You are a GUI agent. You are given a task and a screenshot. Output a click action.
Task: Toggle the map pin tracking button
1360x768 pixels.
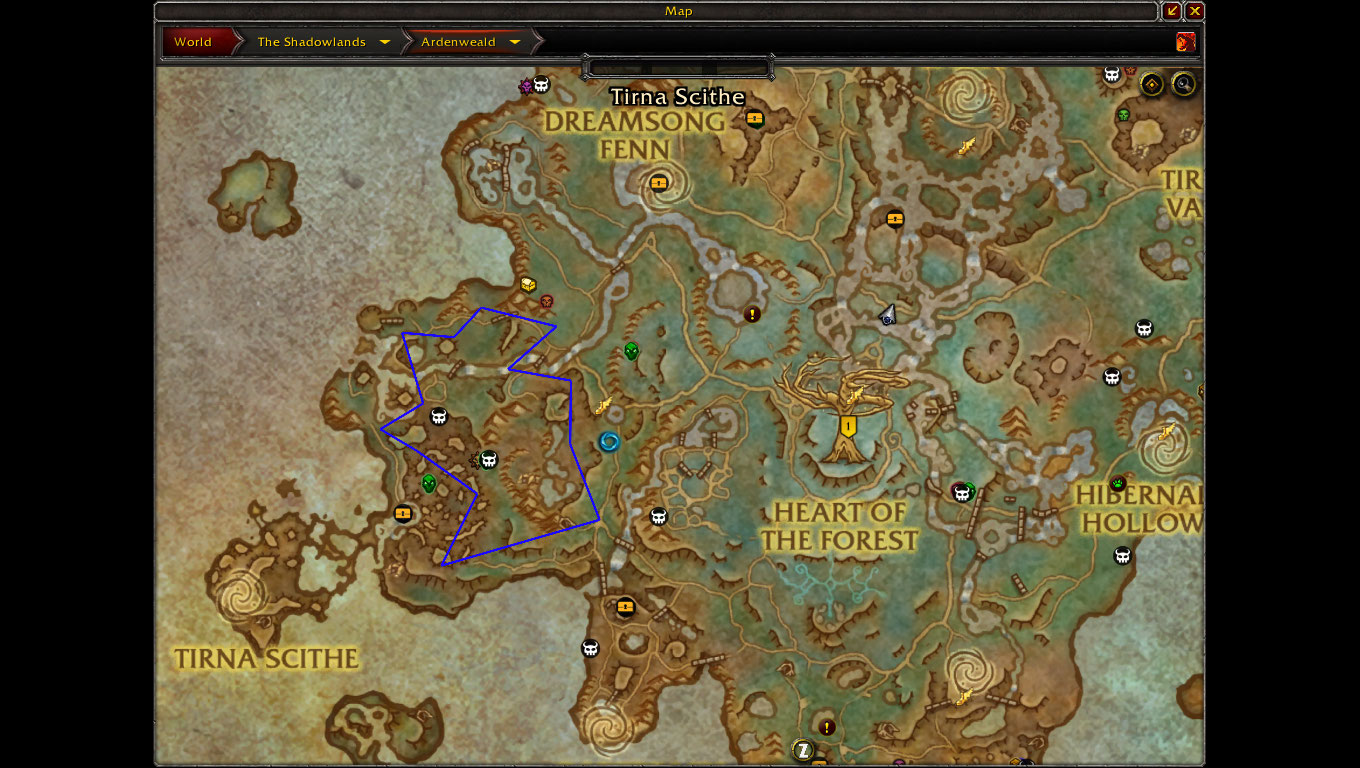point(1152,84)
